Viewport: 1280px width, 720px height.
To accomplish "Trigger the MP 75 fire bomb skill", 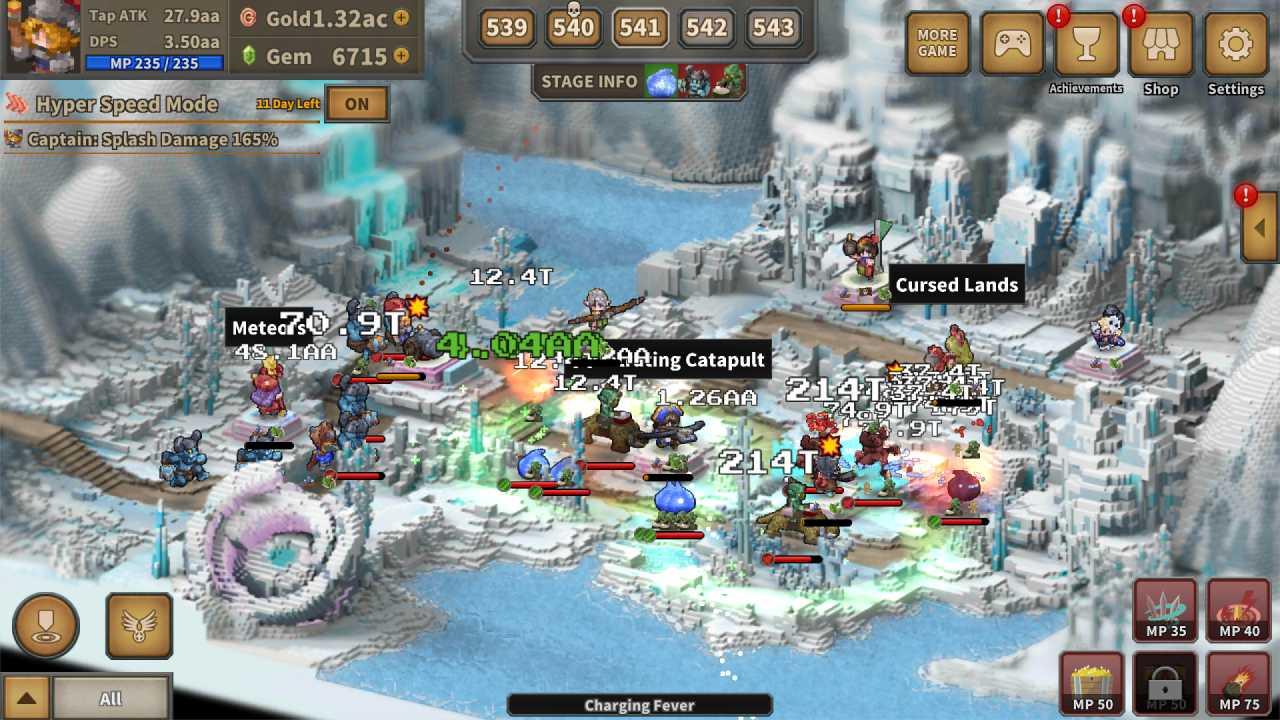I will [1237, 684].
